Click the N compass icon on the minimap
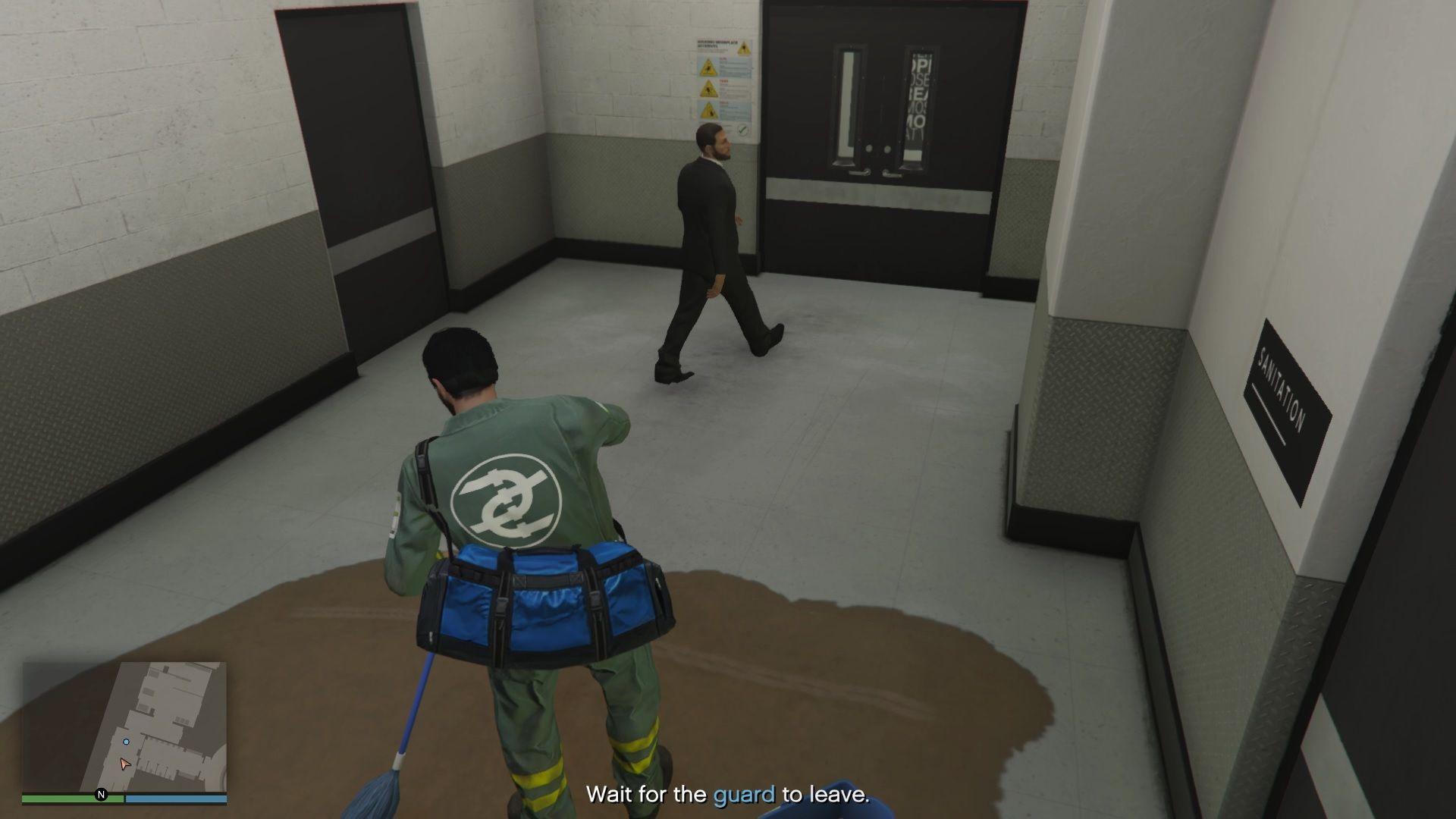The height and width of the screenshot is (819, 1456). click(102, 795)
